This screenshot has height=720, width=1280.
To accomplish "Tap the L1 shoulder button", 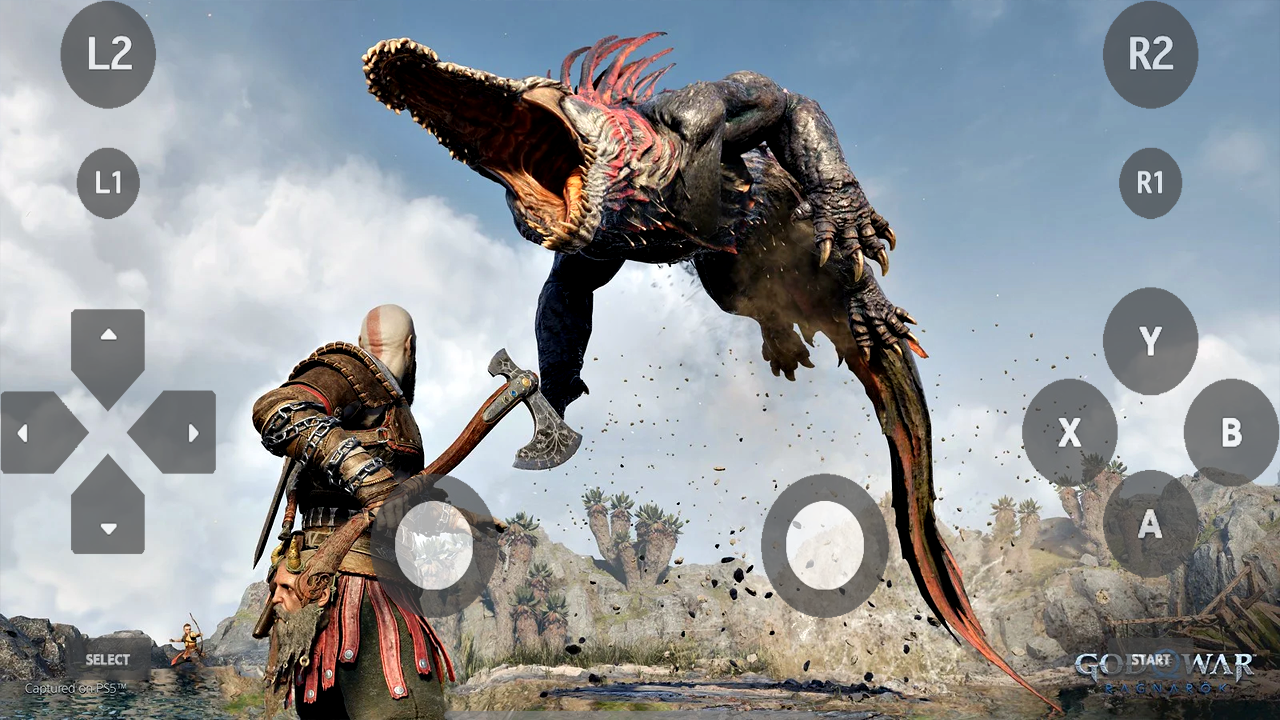I will tap(108, 183).
